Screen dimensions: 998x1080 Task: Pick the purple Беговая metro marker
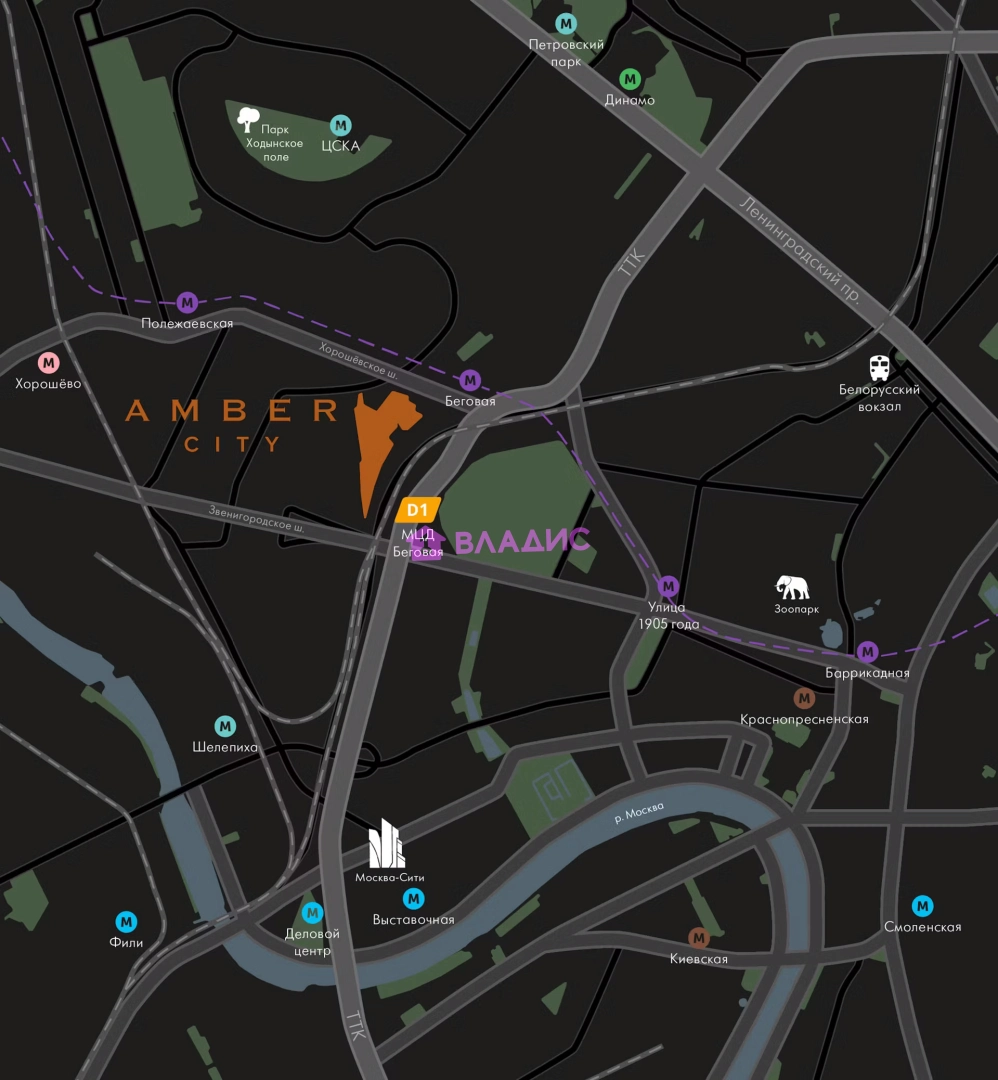pyautogui.click(x=470, y=380)
